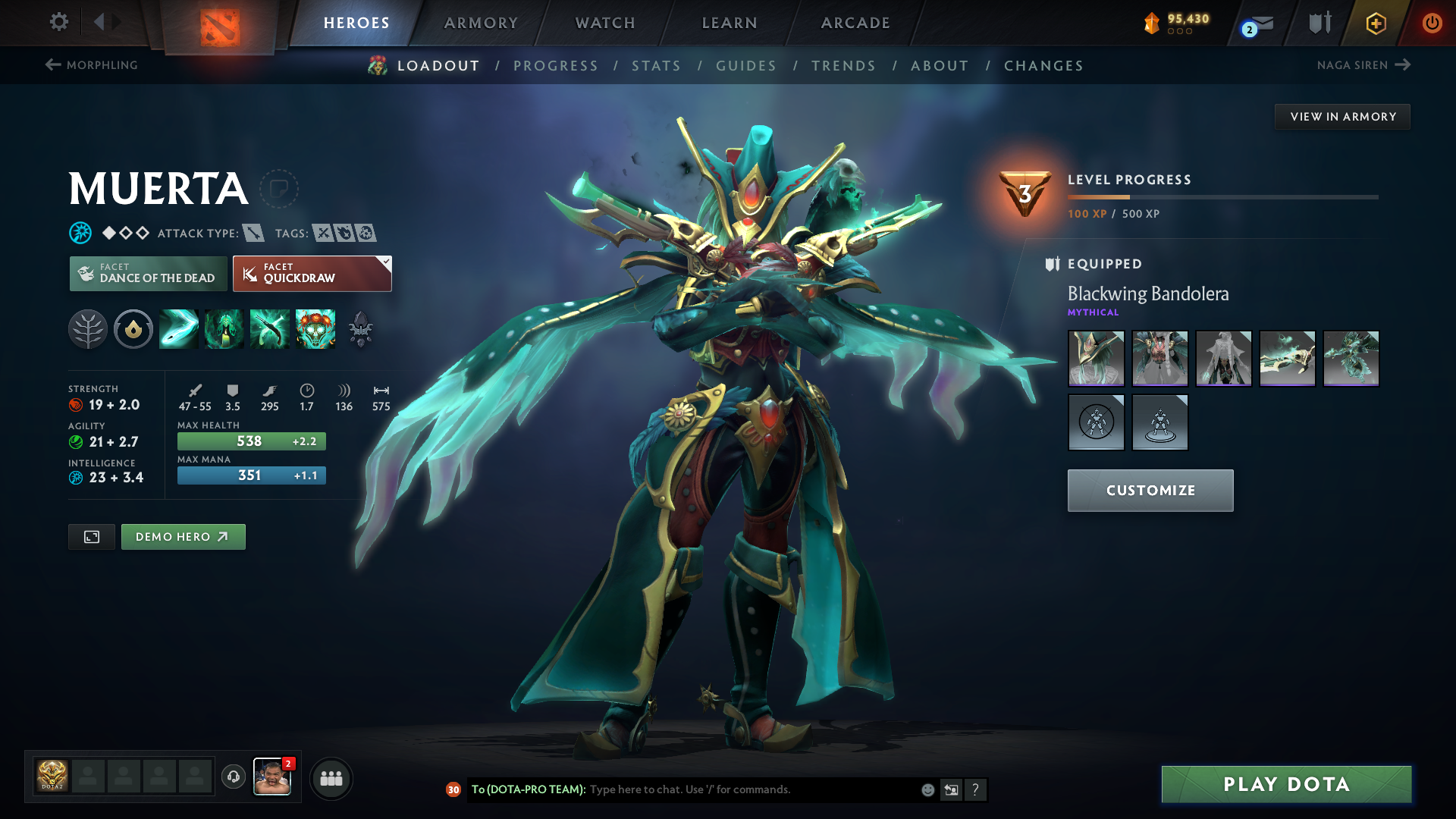Go to previous hero Morphling

92,65
